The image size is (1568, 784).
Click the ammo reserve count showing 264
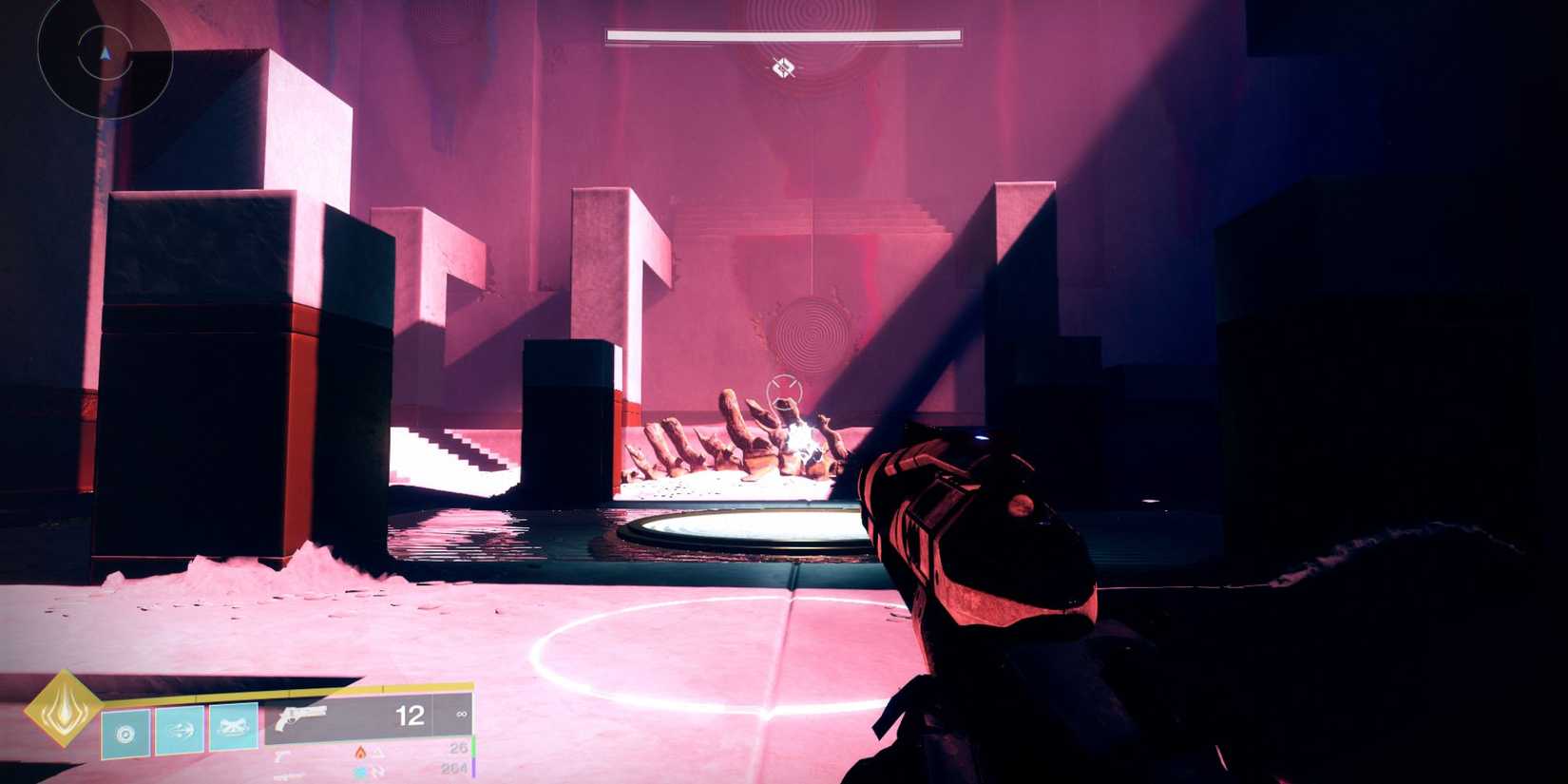pos(456,770)
